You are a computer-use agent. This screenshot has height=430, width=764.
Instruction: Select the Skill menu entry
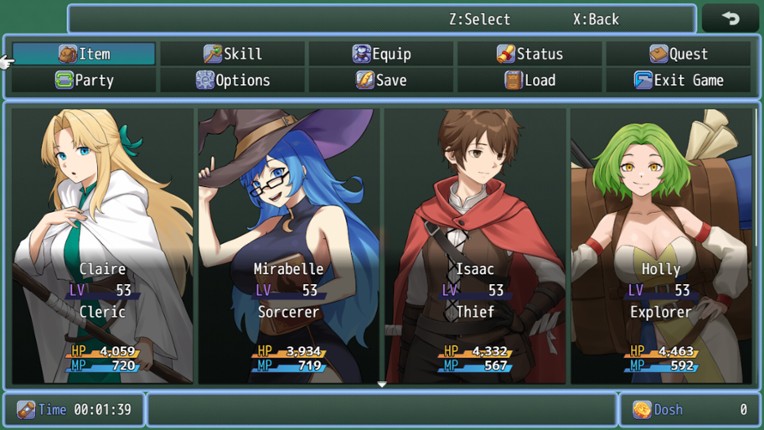pyautogui.click(x=232, y=54)
